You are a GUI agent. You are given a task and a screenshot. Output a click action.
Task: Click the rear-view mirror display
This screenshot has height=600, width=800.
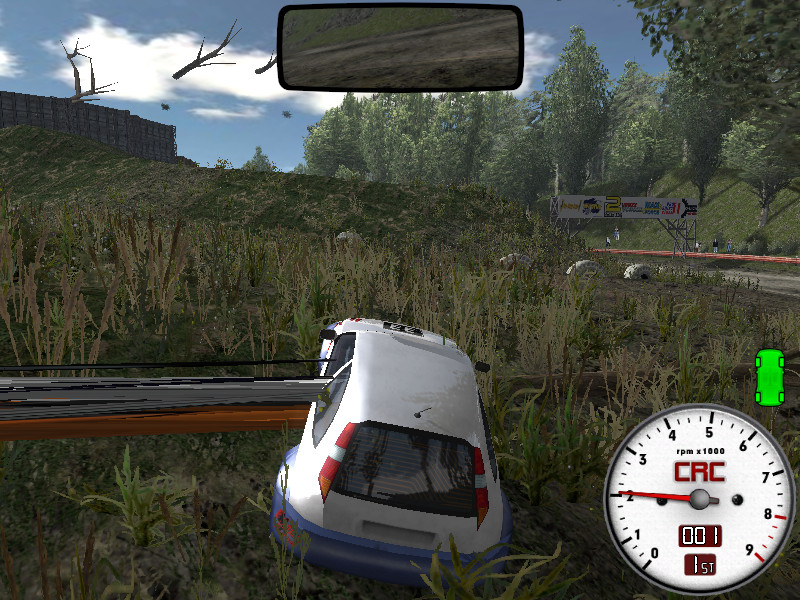click(x=400, y=47)
